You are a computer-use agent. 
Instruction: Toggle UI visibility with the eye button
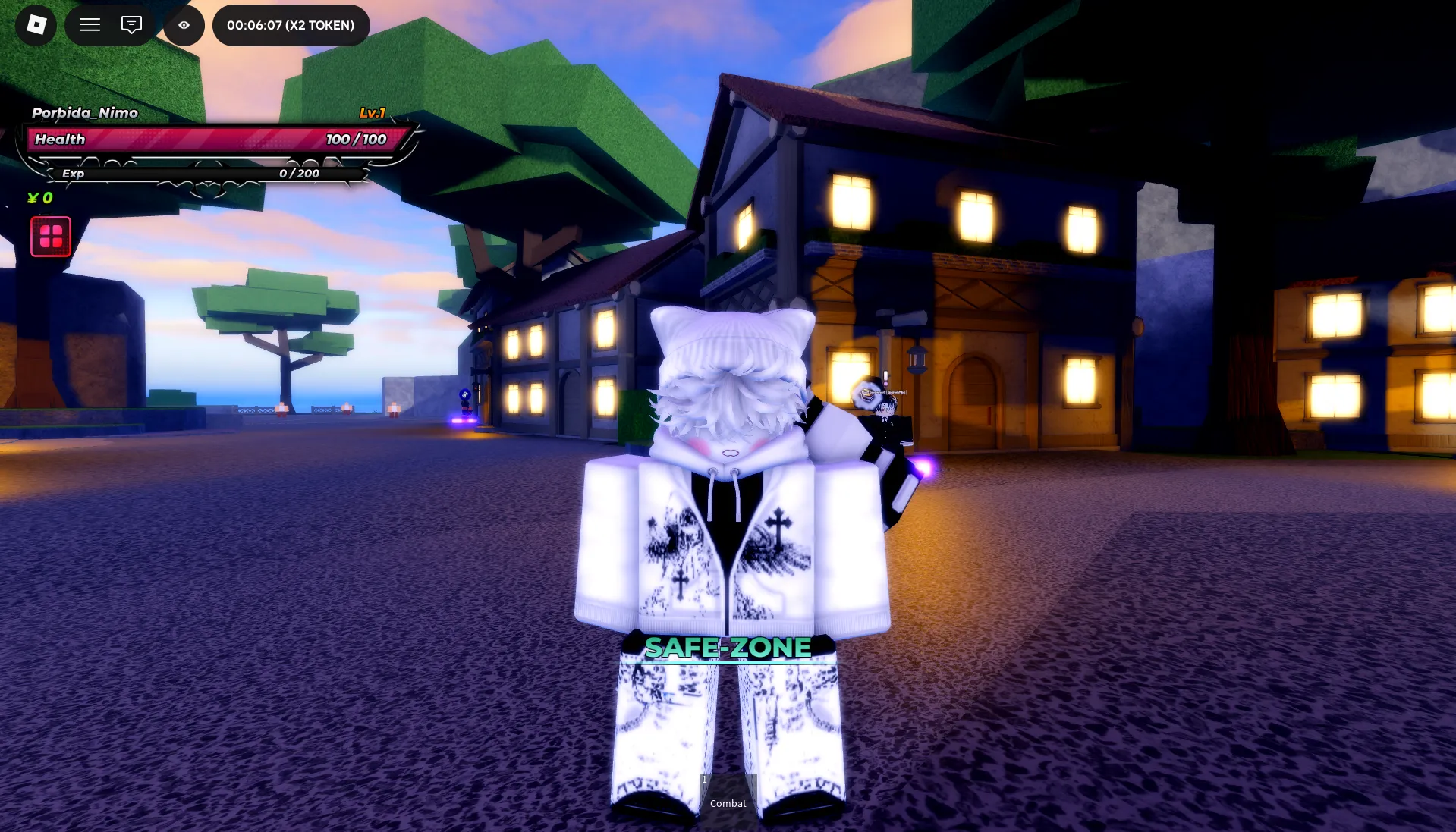click(183, 25)
